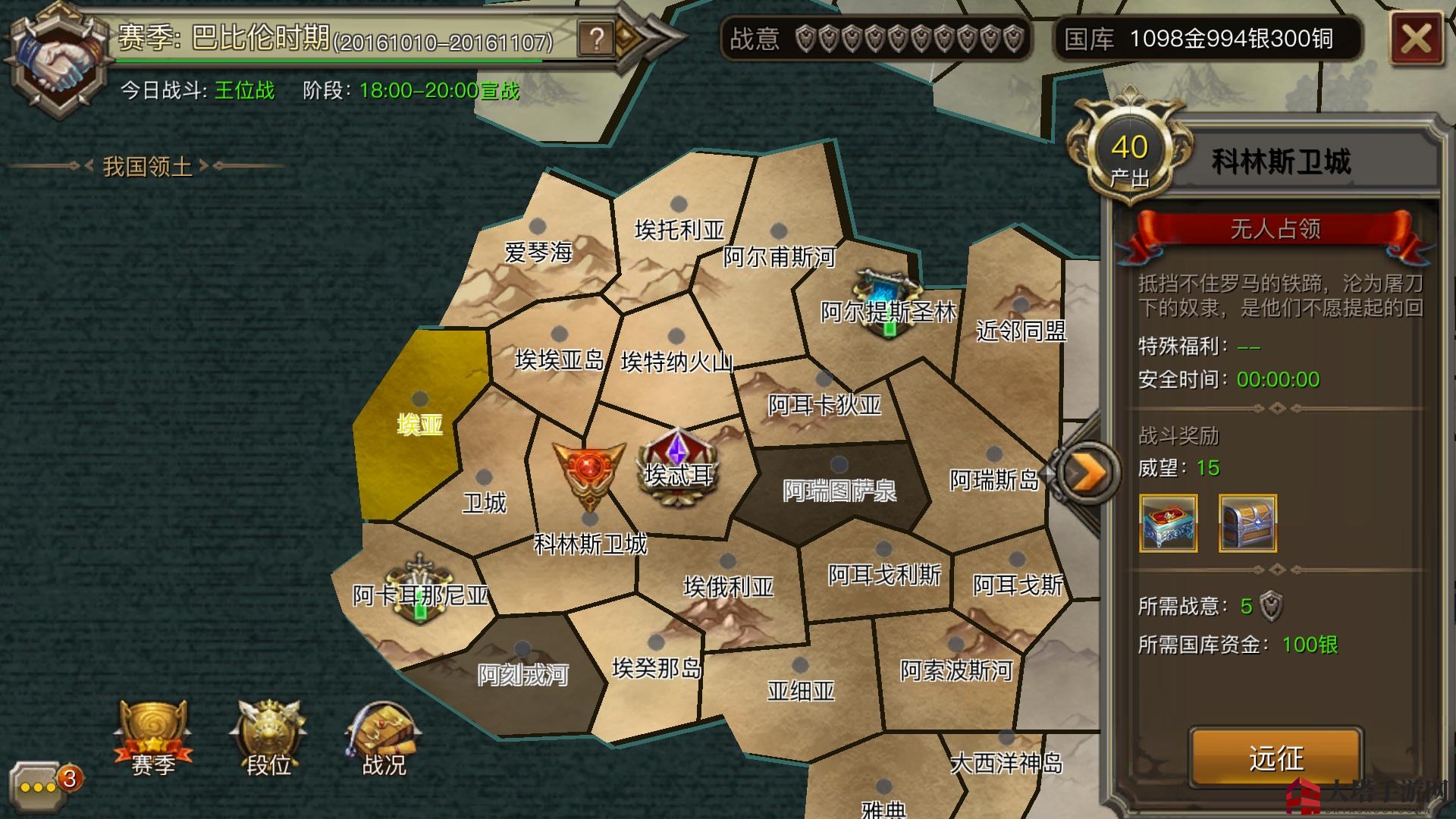1456x819 pixels.
Task: Inspect the red-blue reward chest
Action: point(1168,522)
